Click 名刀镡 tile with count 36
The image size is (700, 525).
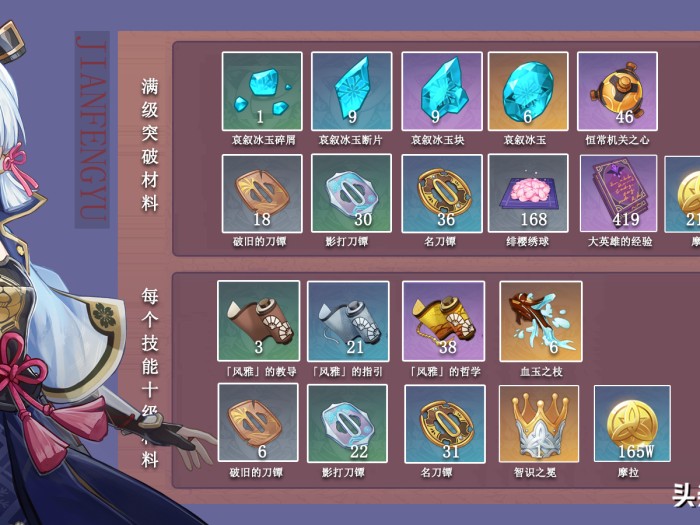(x=442, y=193)
